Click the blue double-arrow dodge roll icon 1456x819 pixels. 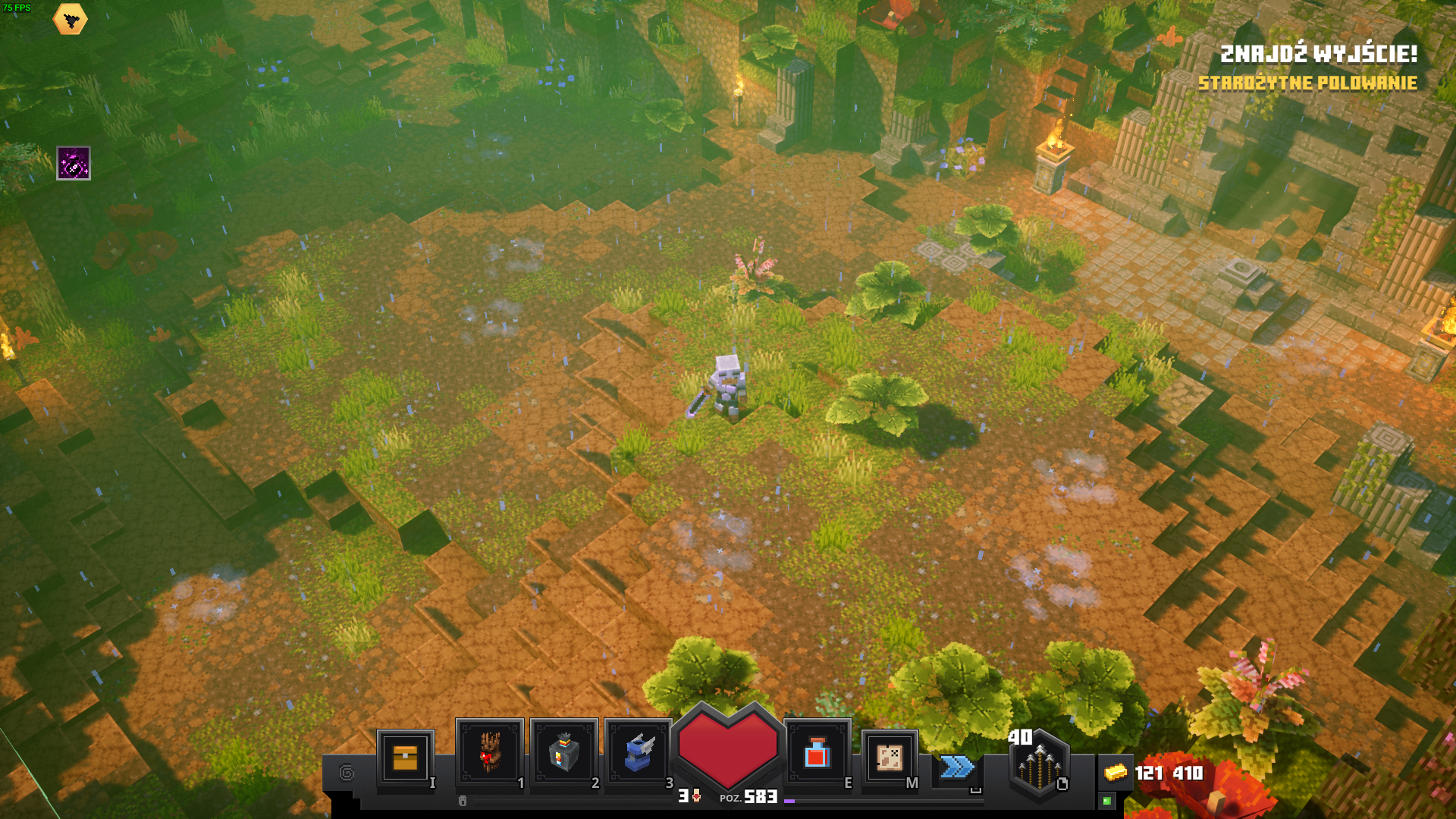click(957, 767)
